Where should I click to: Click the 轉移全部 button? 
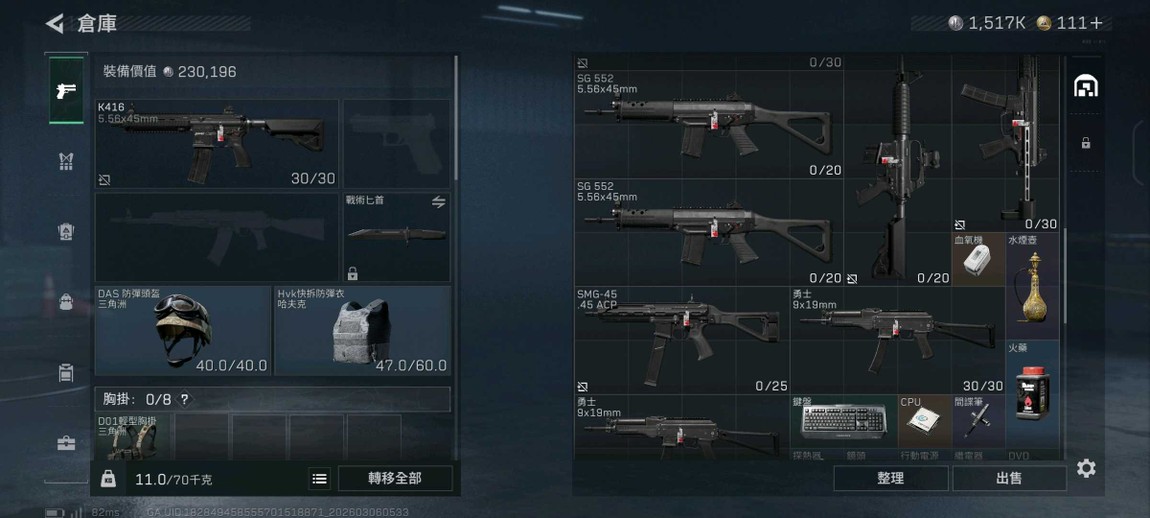pos(395,478)
